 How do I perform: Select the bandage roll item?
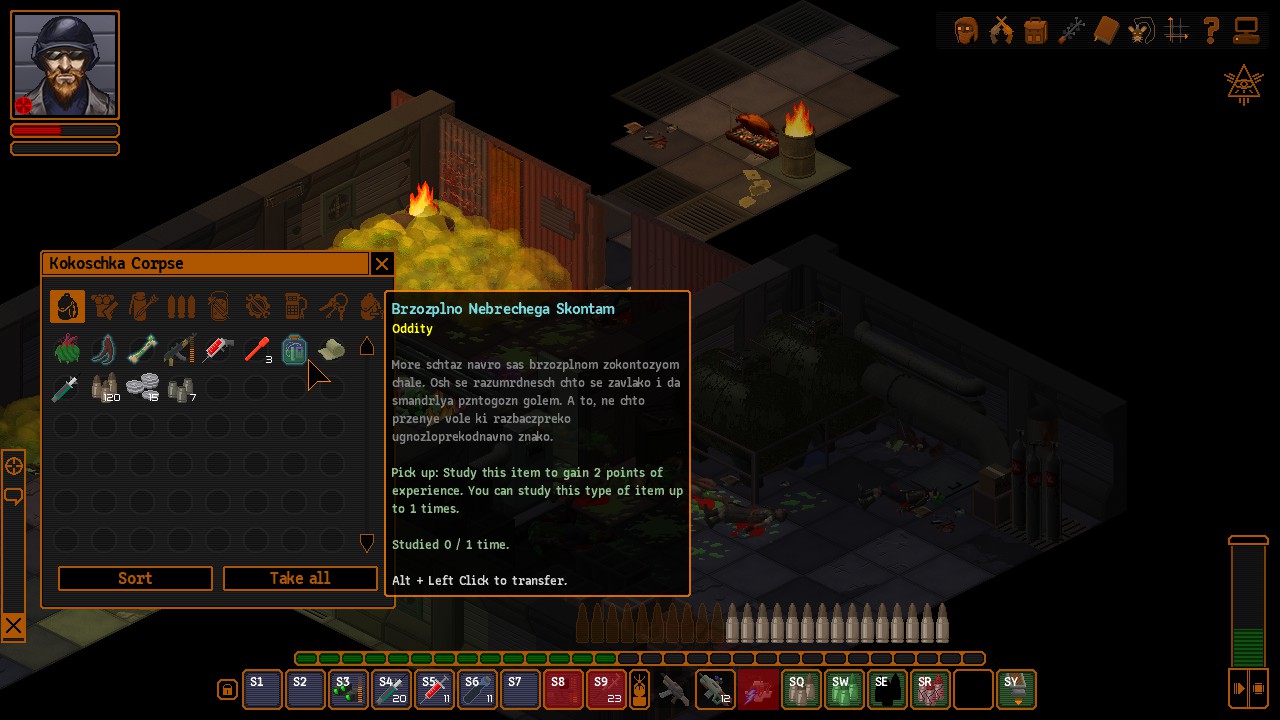click(x=331, y=349)
